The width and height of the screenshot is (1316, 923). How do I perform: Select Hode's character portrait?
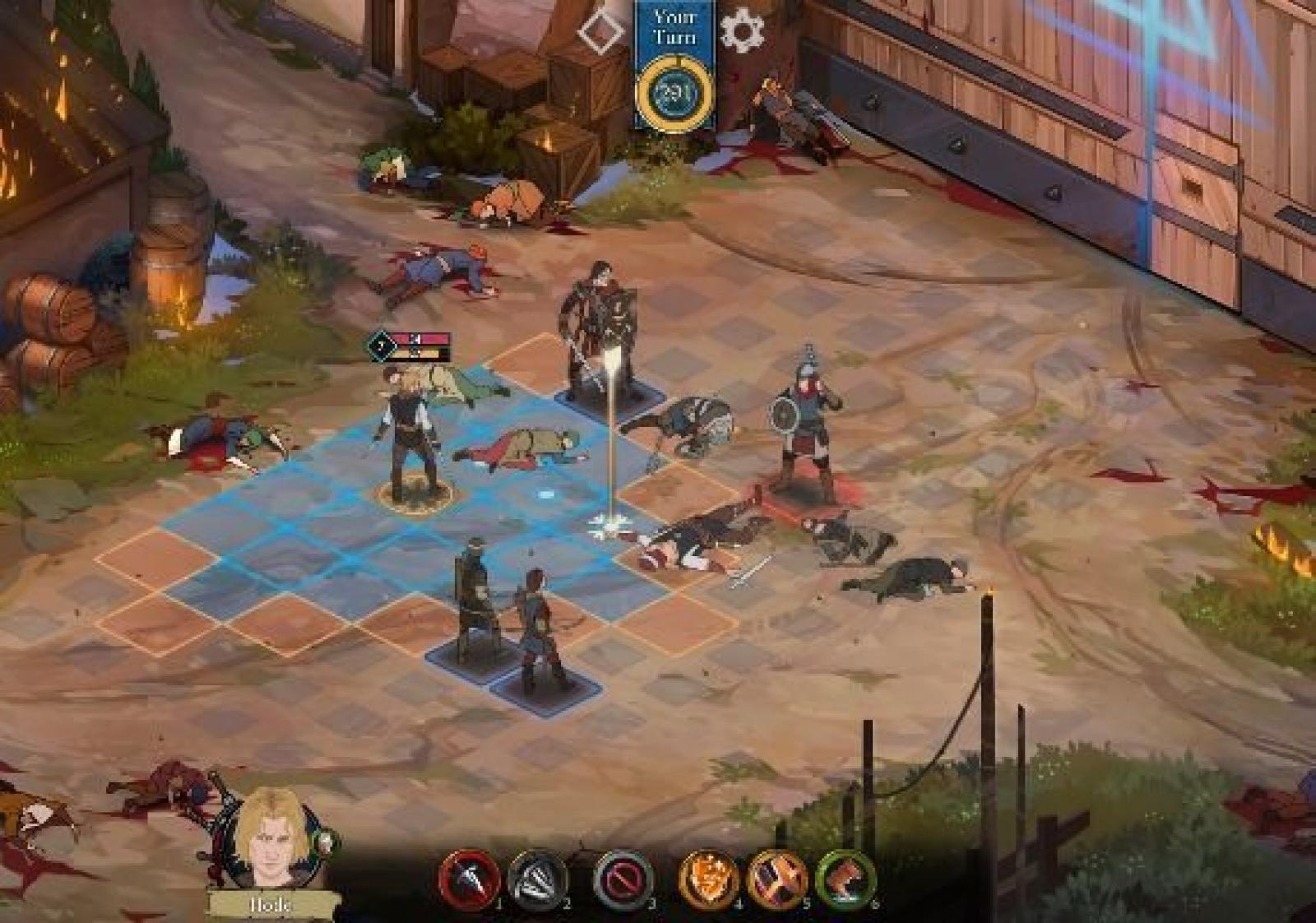pyautogui.click(x=271, y=840)
